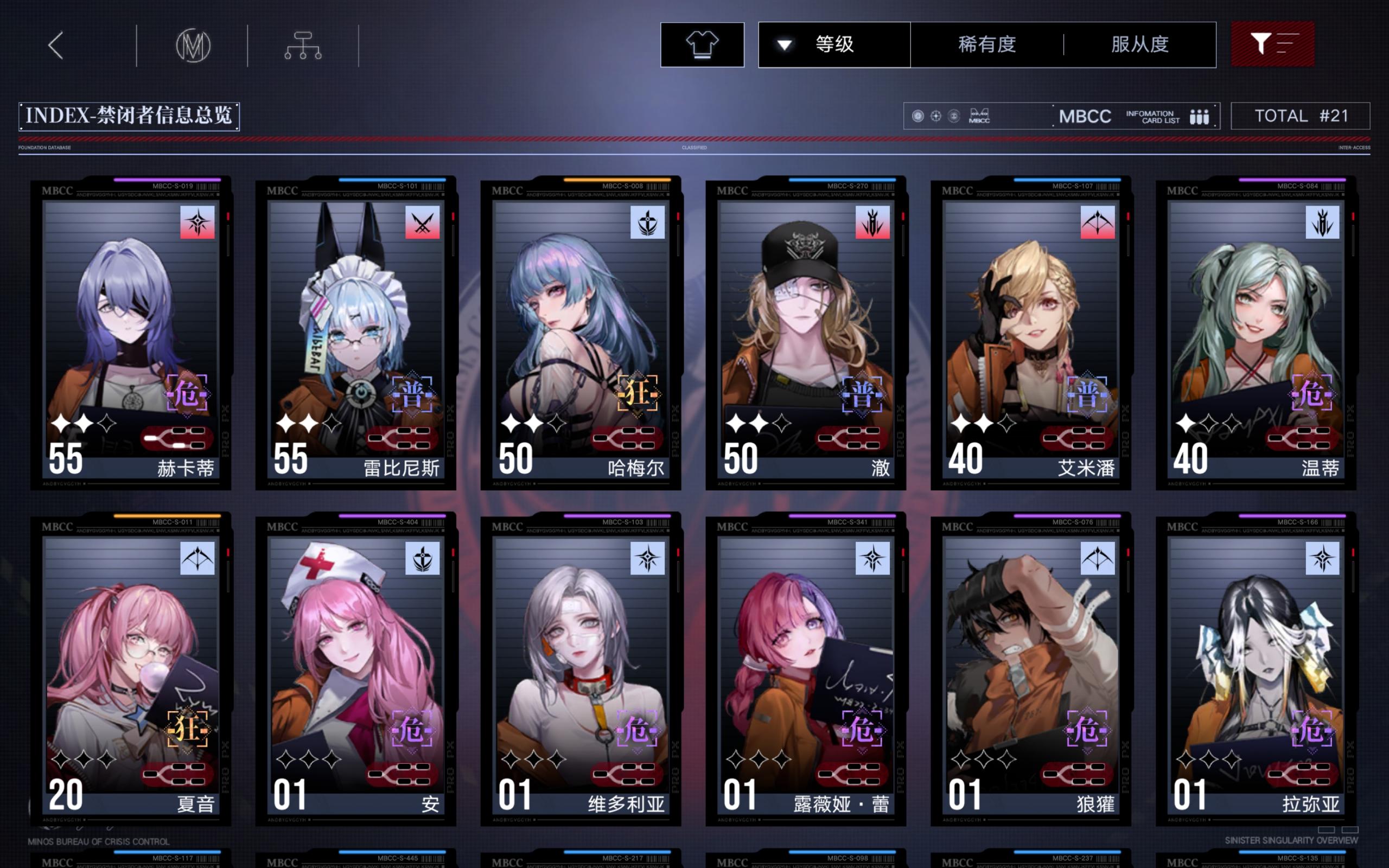Open the red filter icon top right

click(1273, 45)
